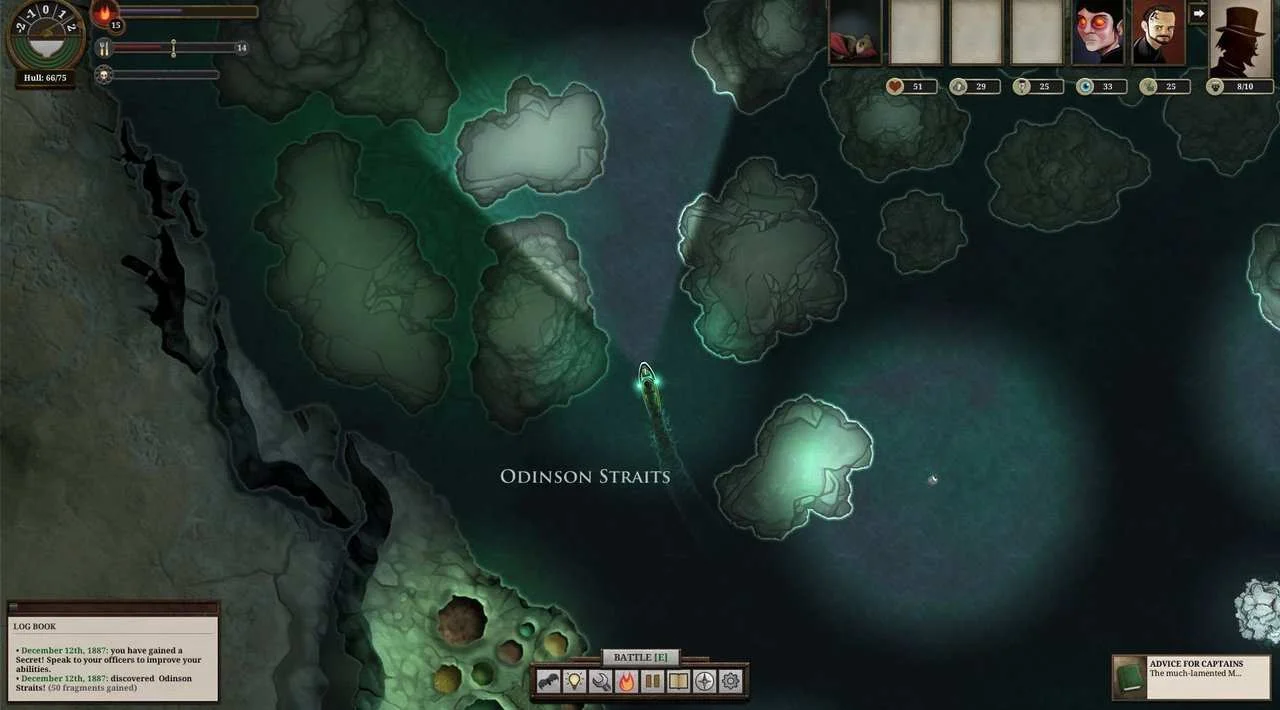Open the compass chart button
Viewport: 1280px width, 710px height.
[705, 682]
